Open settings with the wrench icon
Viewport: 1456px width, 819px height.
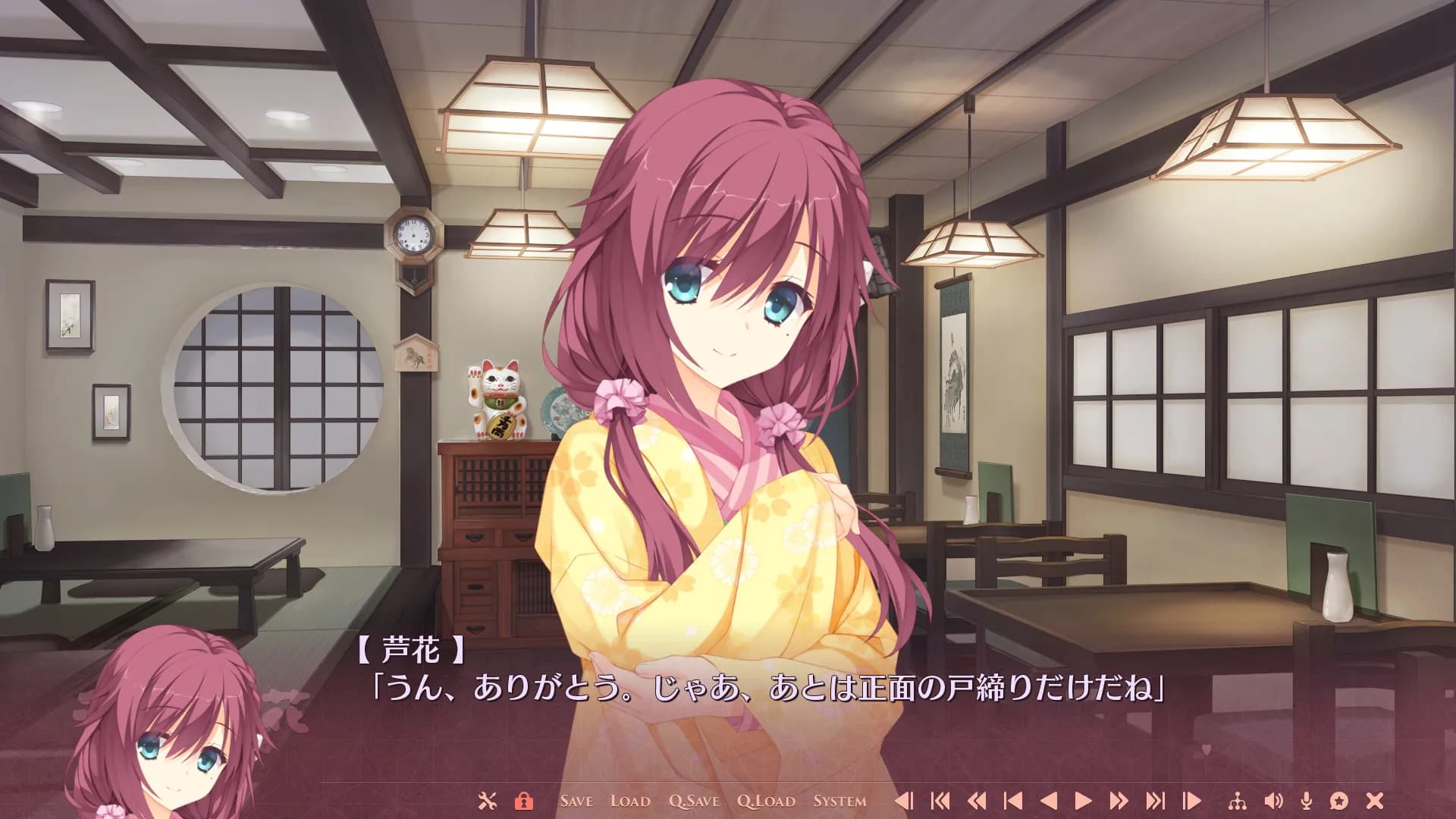point(486,800)
